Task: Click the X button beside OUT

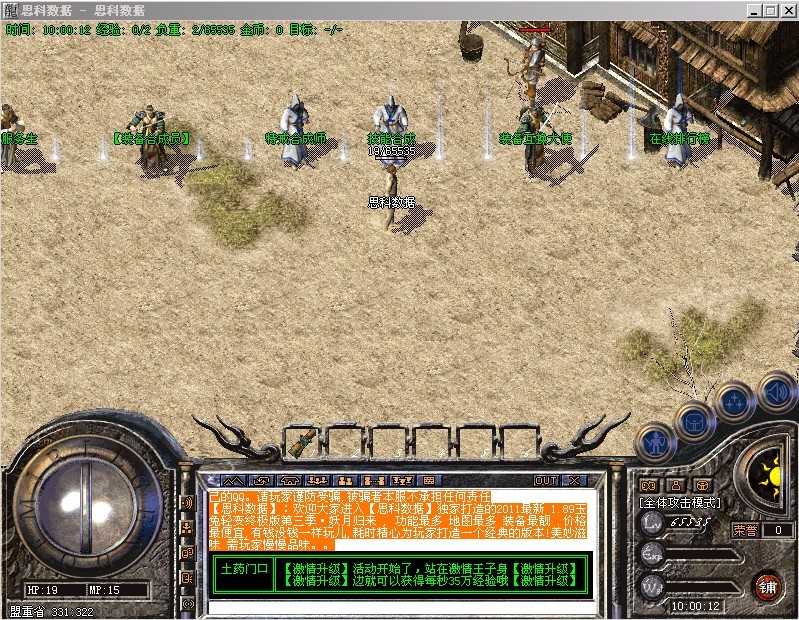Action: (574, 481)
